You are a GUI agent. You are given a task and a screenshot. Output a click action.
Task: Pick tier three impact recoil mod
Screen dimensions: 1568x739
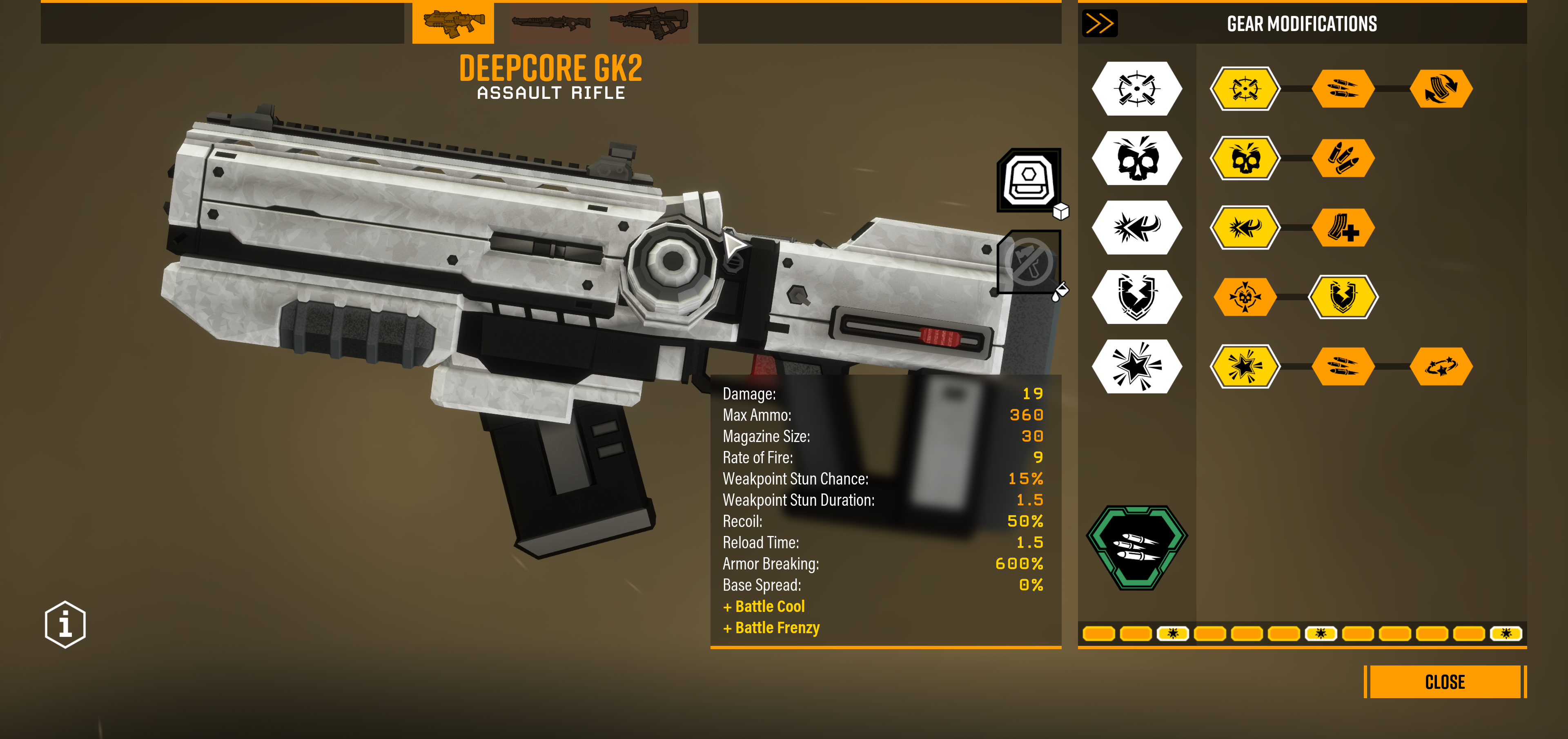coord(1245,228)
